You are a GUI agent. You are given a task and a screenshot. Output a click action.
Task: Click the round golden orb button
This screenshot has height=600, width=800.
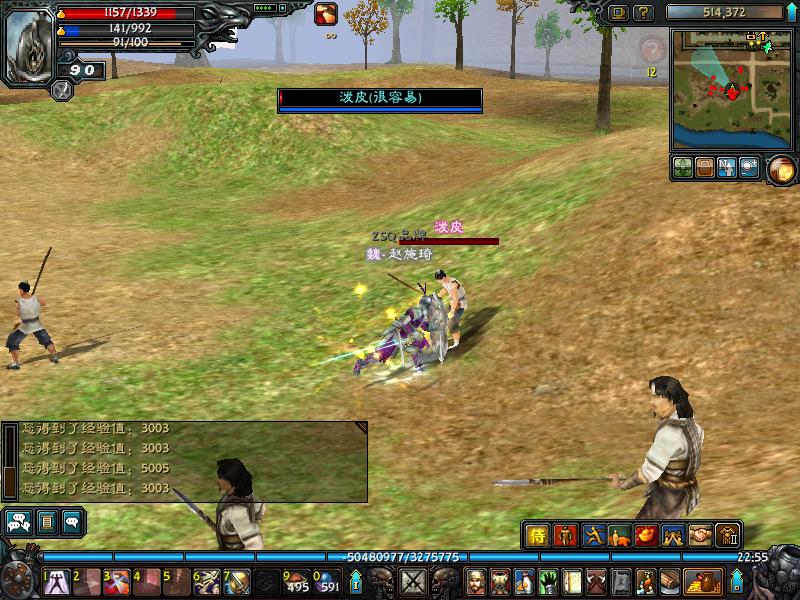tap(781, 169)
